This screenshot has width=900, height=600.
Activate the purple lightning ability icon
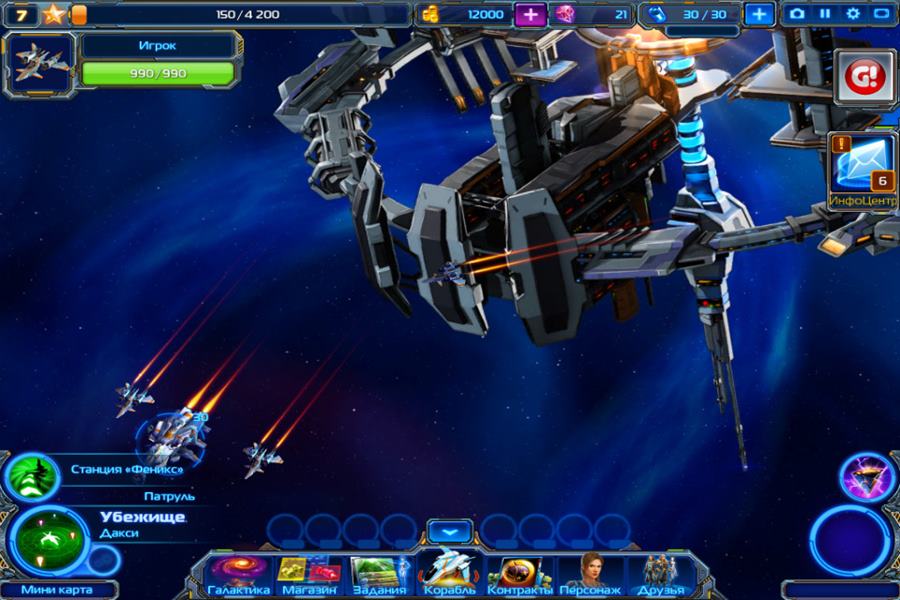(x=865, y=477)
